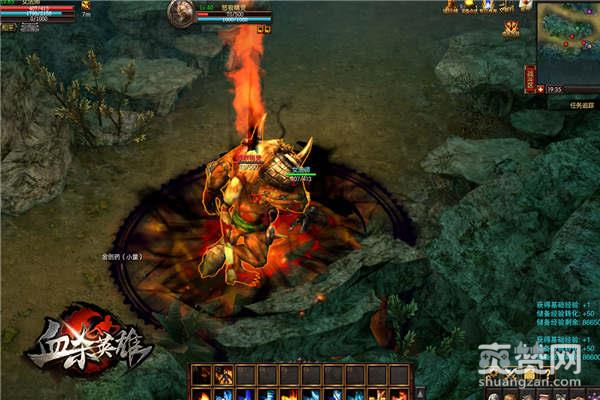Activate the flame skill in second slot

223,375
